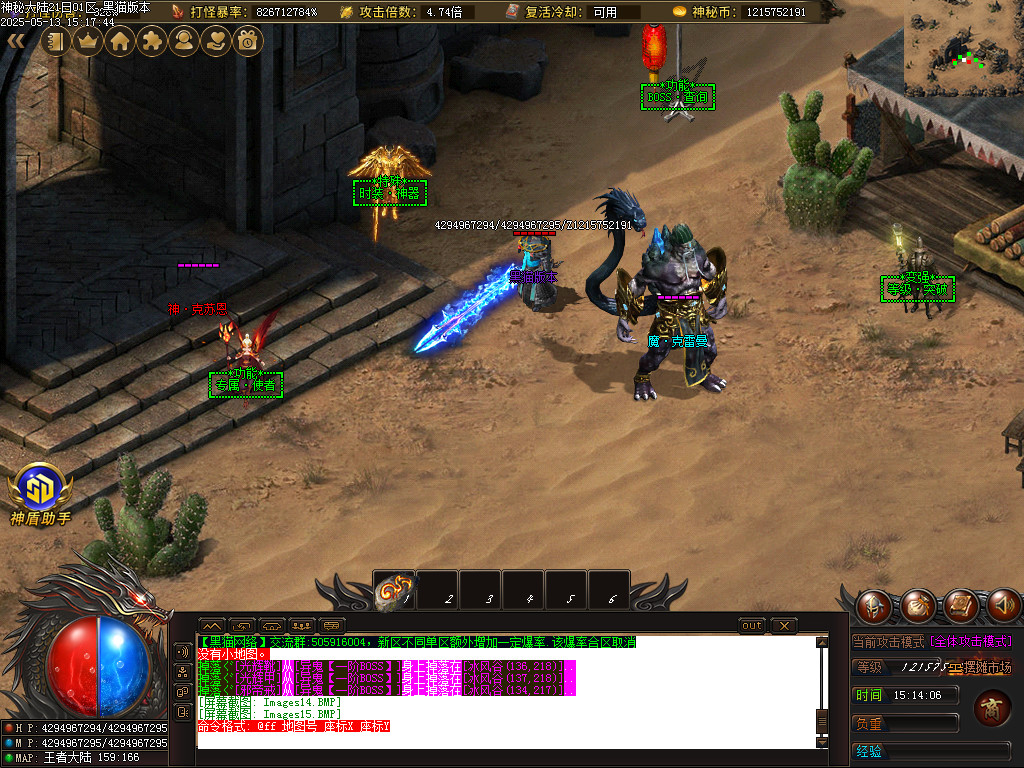
Task: Select the item in hotbar slot 1
Action: (x=394, y=591)
